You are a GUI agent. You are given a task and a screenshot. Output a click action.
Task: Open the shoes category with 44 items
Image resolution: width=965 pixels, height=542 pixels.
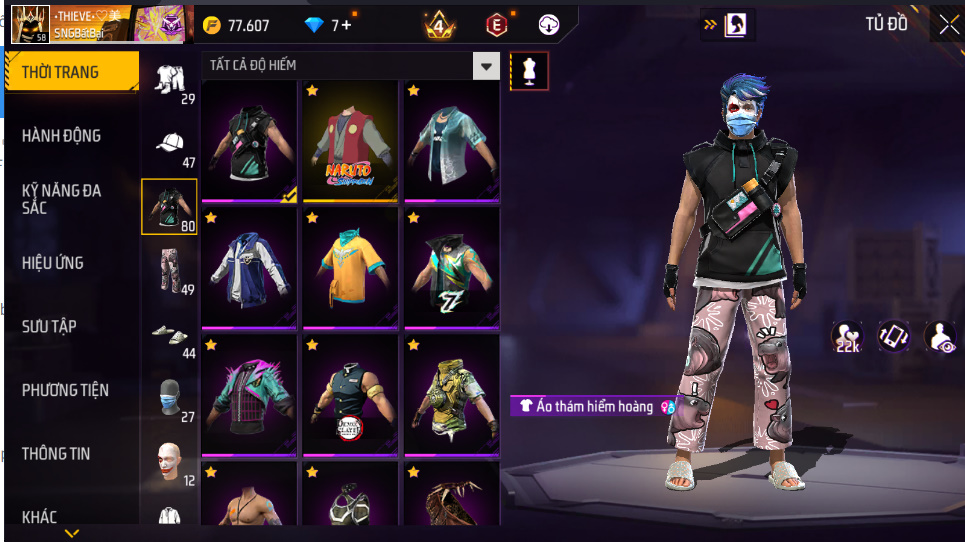tap(170, 335)
